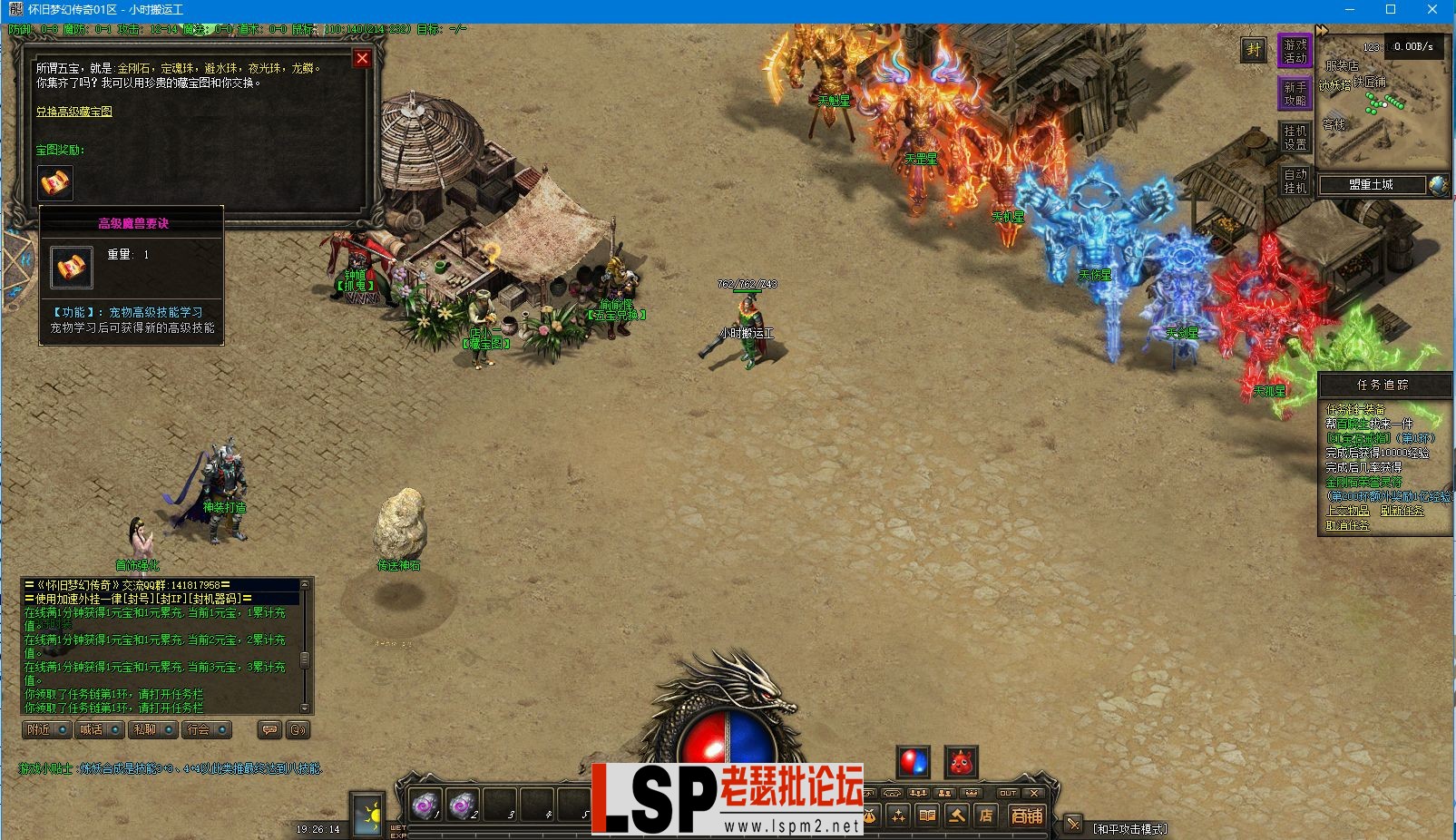Switch chat to 私聊 private channel
Screen dimensions: 1456x840
coord(152,729)
